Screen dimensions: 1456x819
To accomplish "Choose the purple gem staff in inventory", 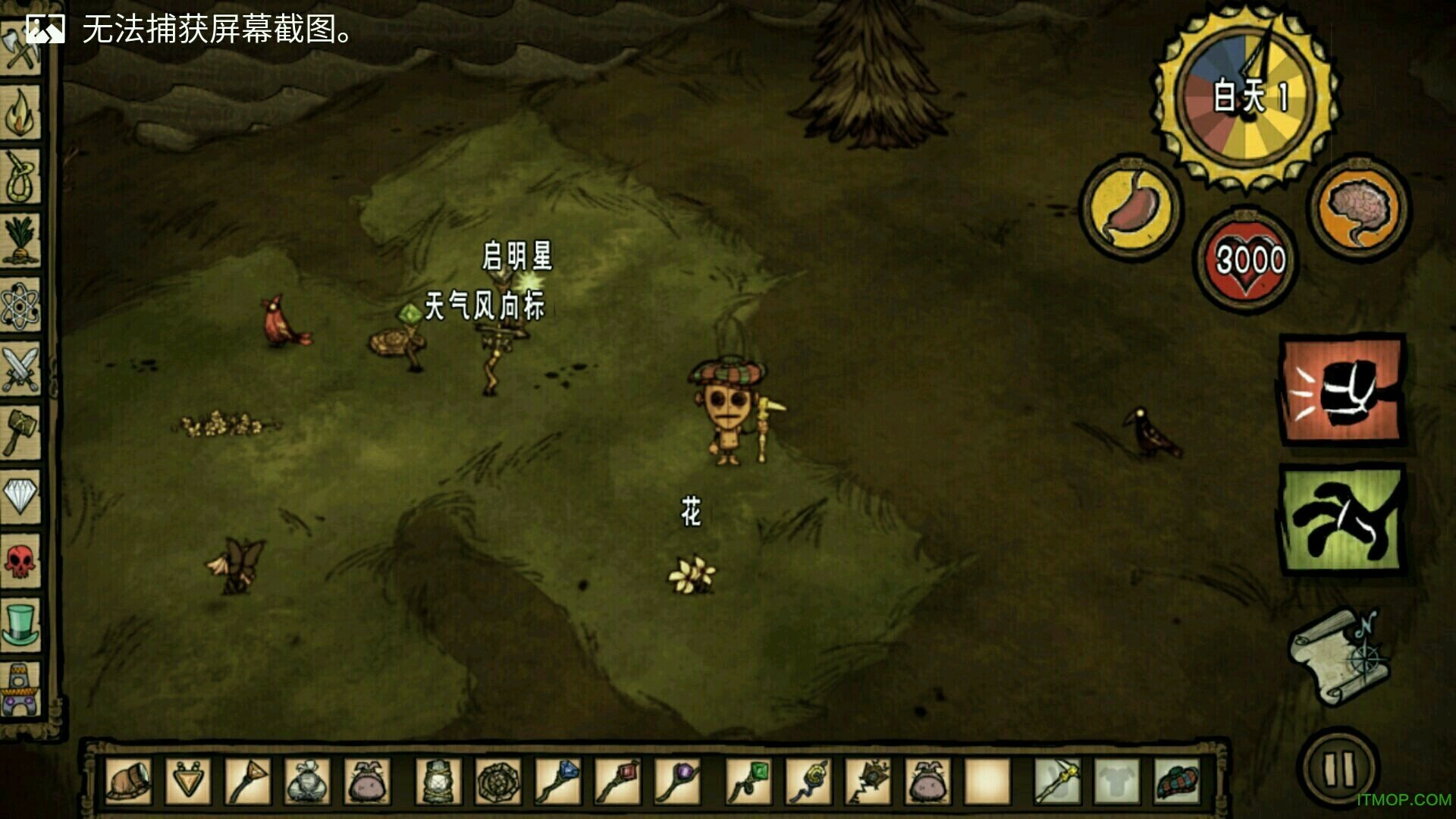I will 677,781.
